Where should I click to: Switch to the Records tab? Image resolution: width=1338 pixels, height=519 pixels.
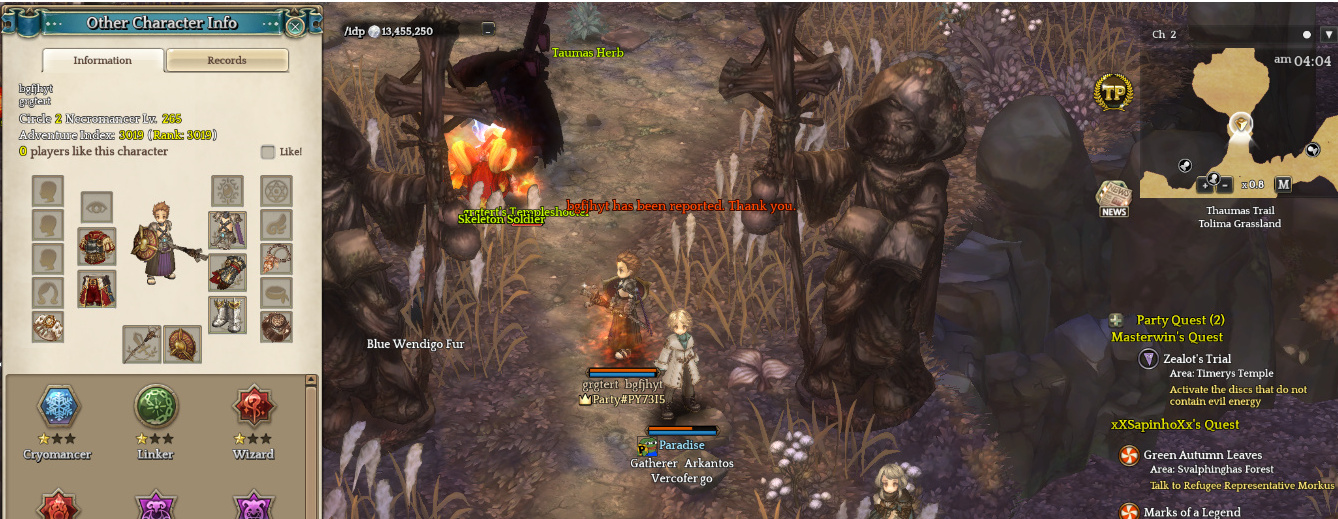coord(227,61)
